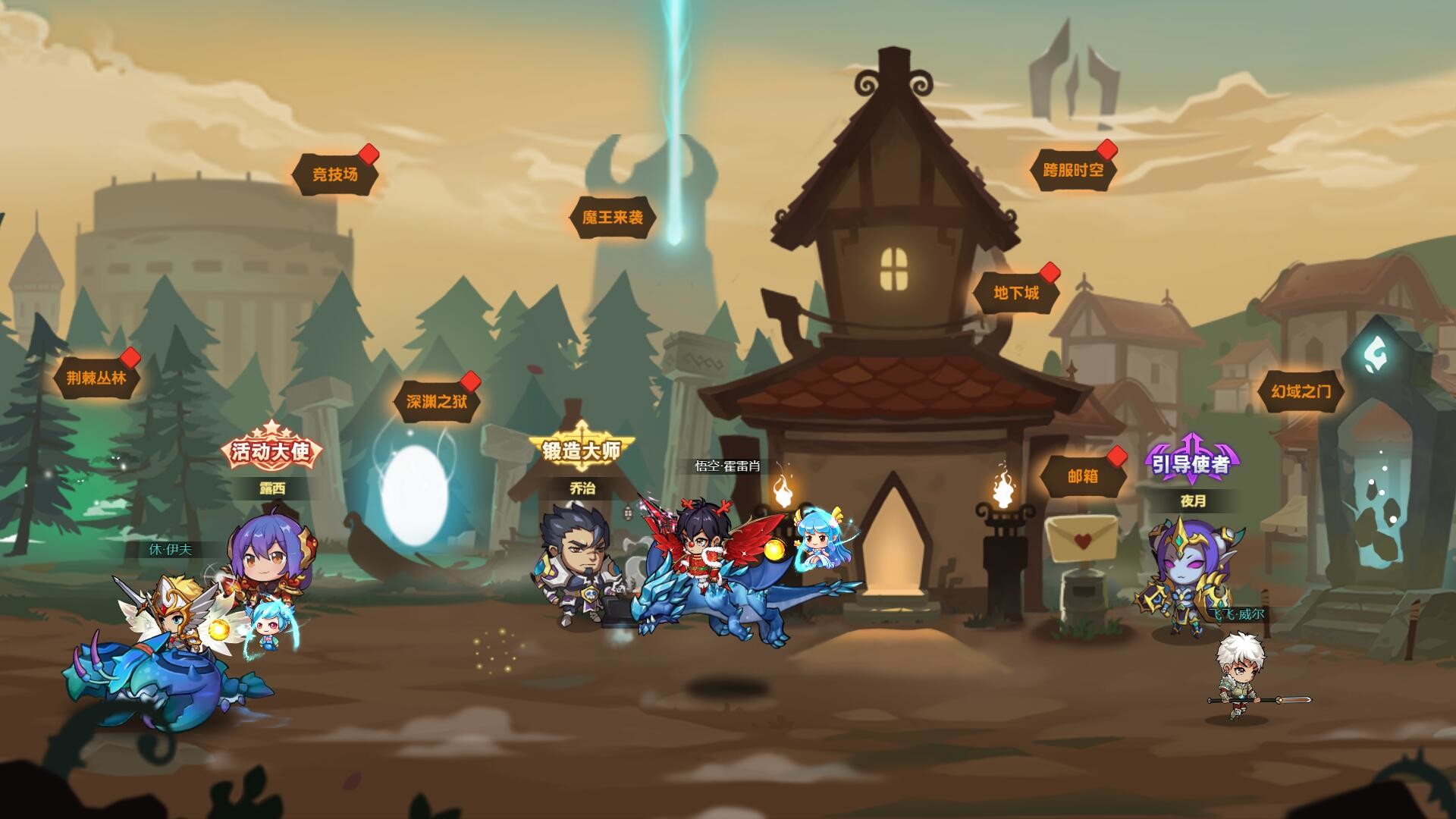Tap the red badge on 跨服时空
The width and height of the screenshot is (1456, 819).
[x=1106, y=151]
